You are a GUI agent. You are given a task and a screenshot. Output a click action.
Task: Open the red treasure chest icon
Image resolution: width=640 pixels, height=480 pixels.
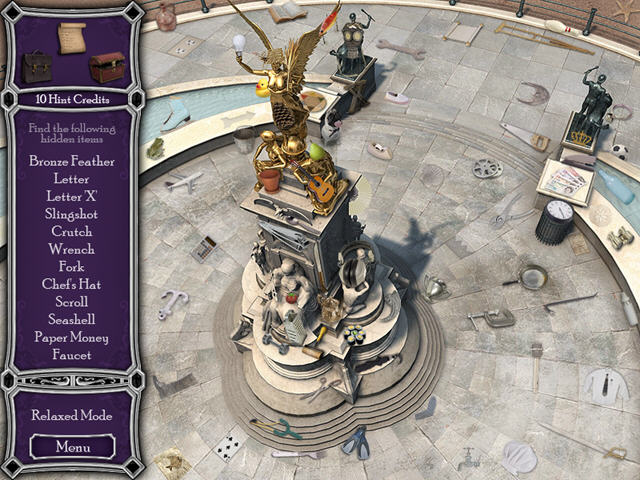click(x=107, y=67)
